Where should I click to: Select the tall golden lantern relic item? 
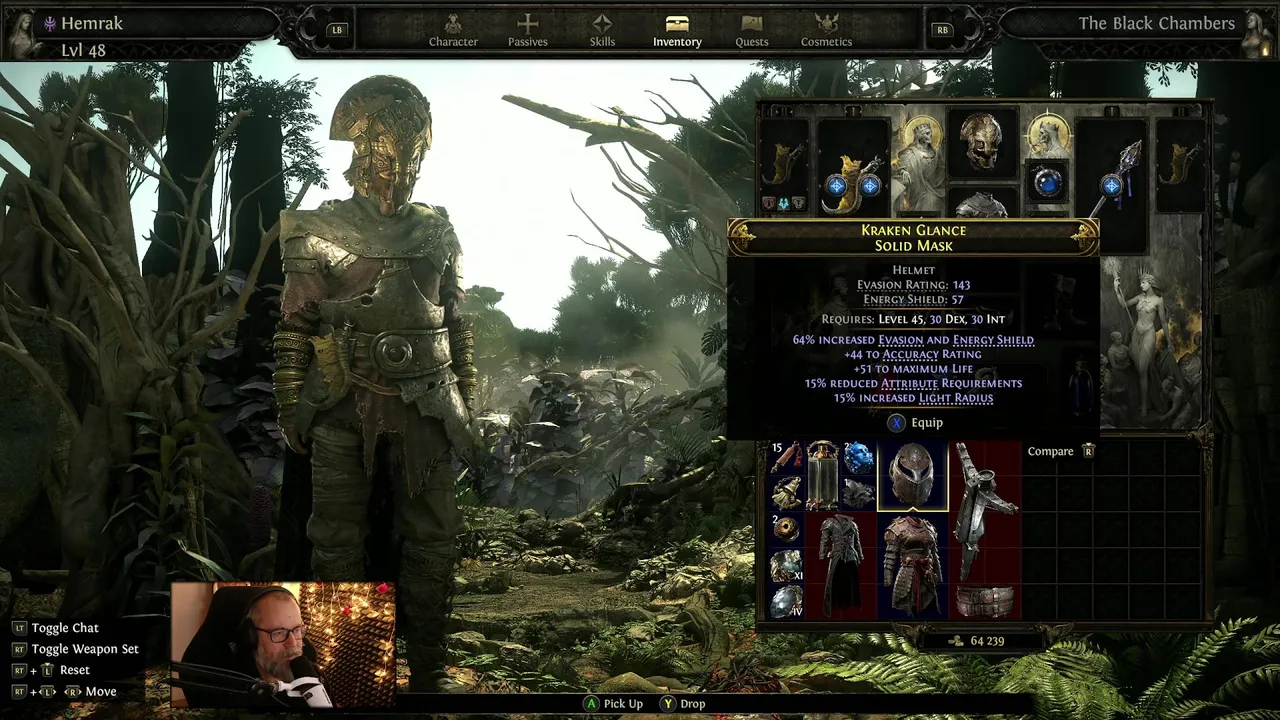tap(822, 476)
